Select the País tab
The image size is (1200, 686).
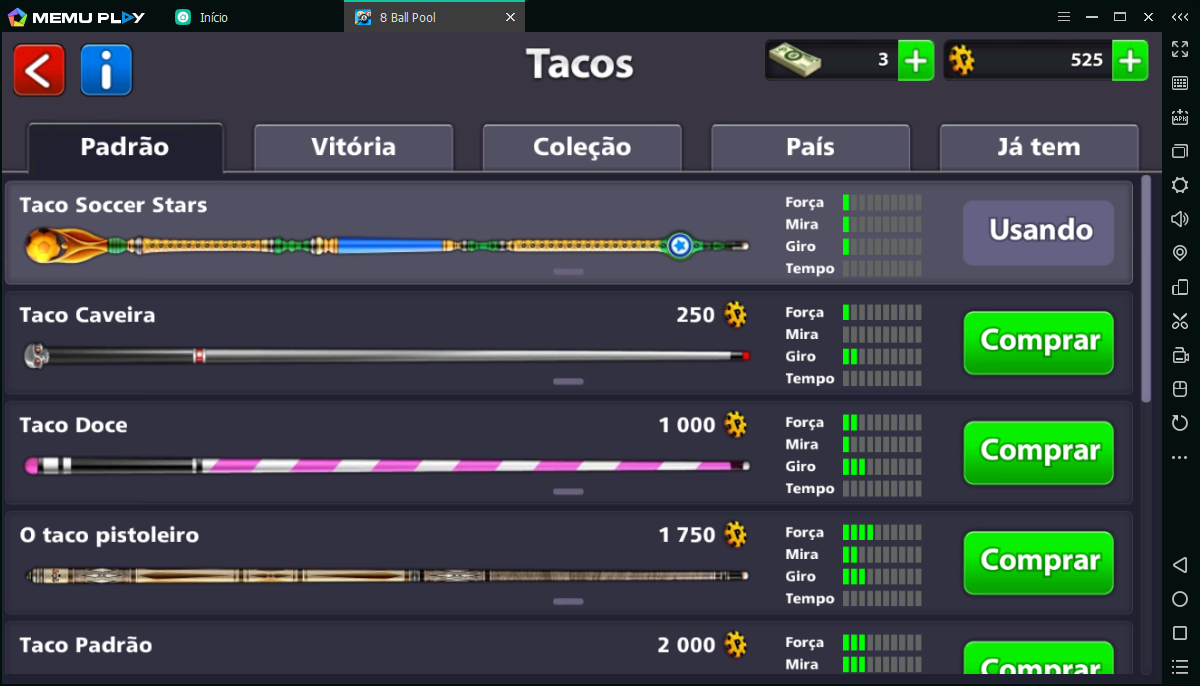(810, 148)
